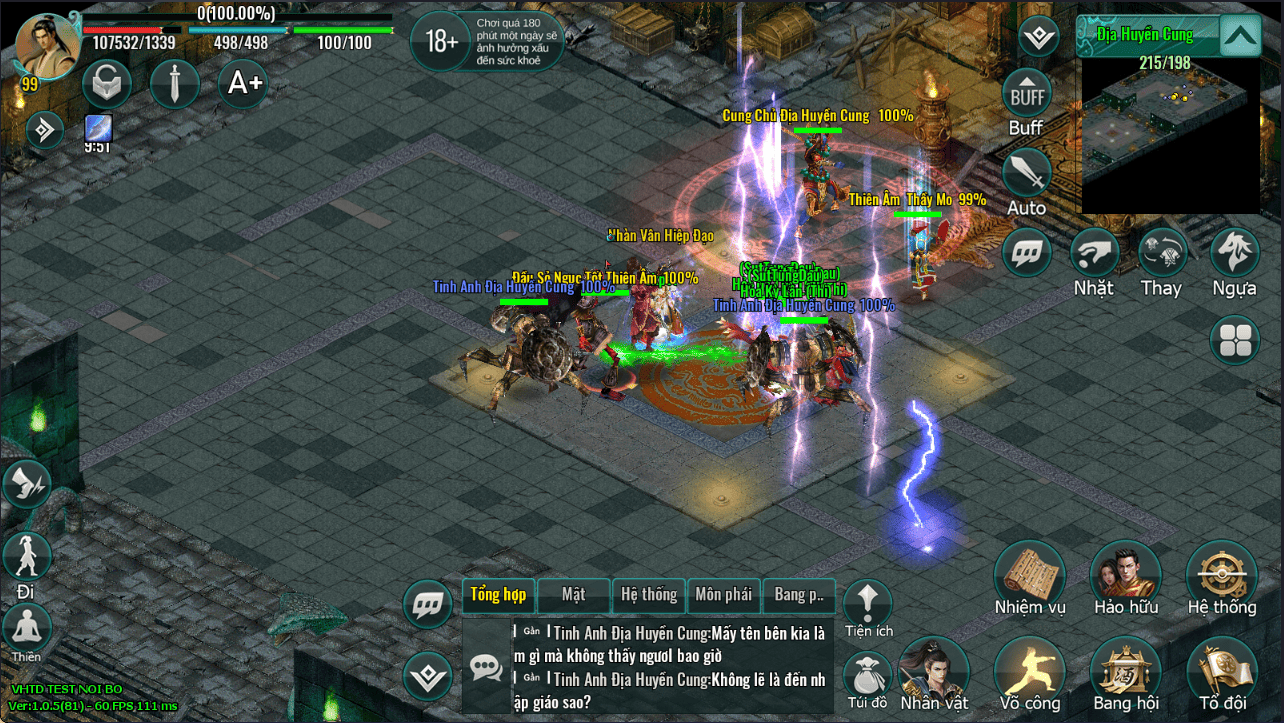Image resolution: width=1284 pixels, height=723 pixels.
Task: Select the Tổng hợp chat tab
Action: [498, 595]
